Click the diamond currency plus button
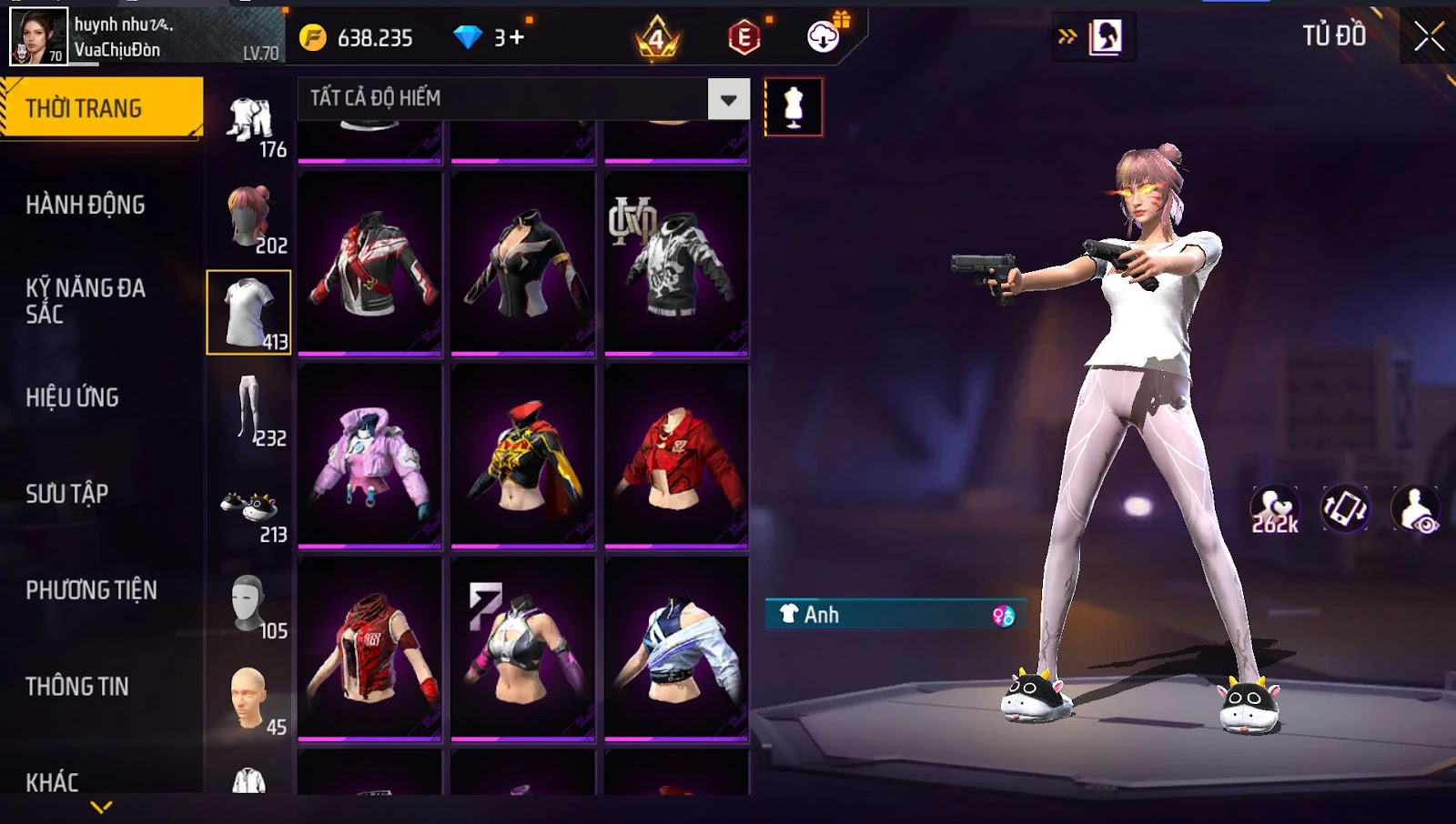The image size is (1456, 824). coord(516,37)
